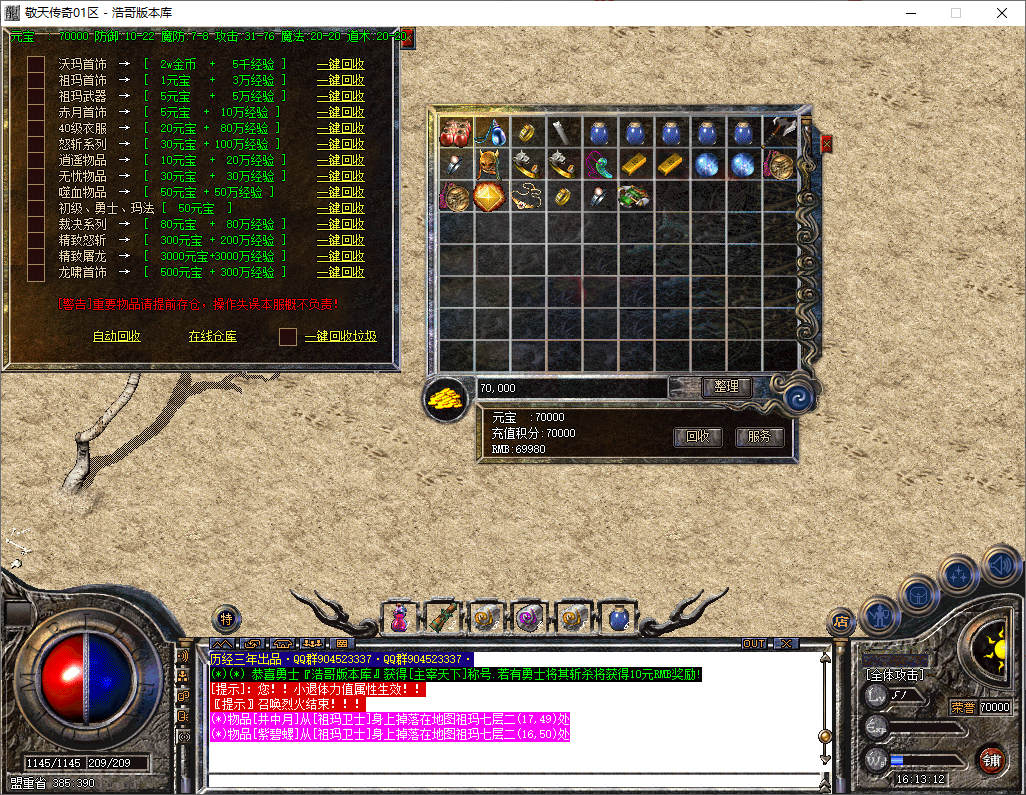Click the 回收 button below the bag
This screenshot has height=795, width=1026.
(698, 436)
